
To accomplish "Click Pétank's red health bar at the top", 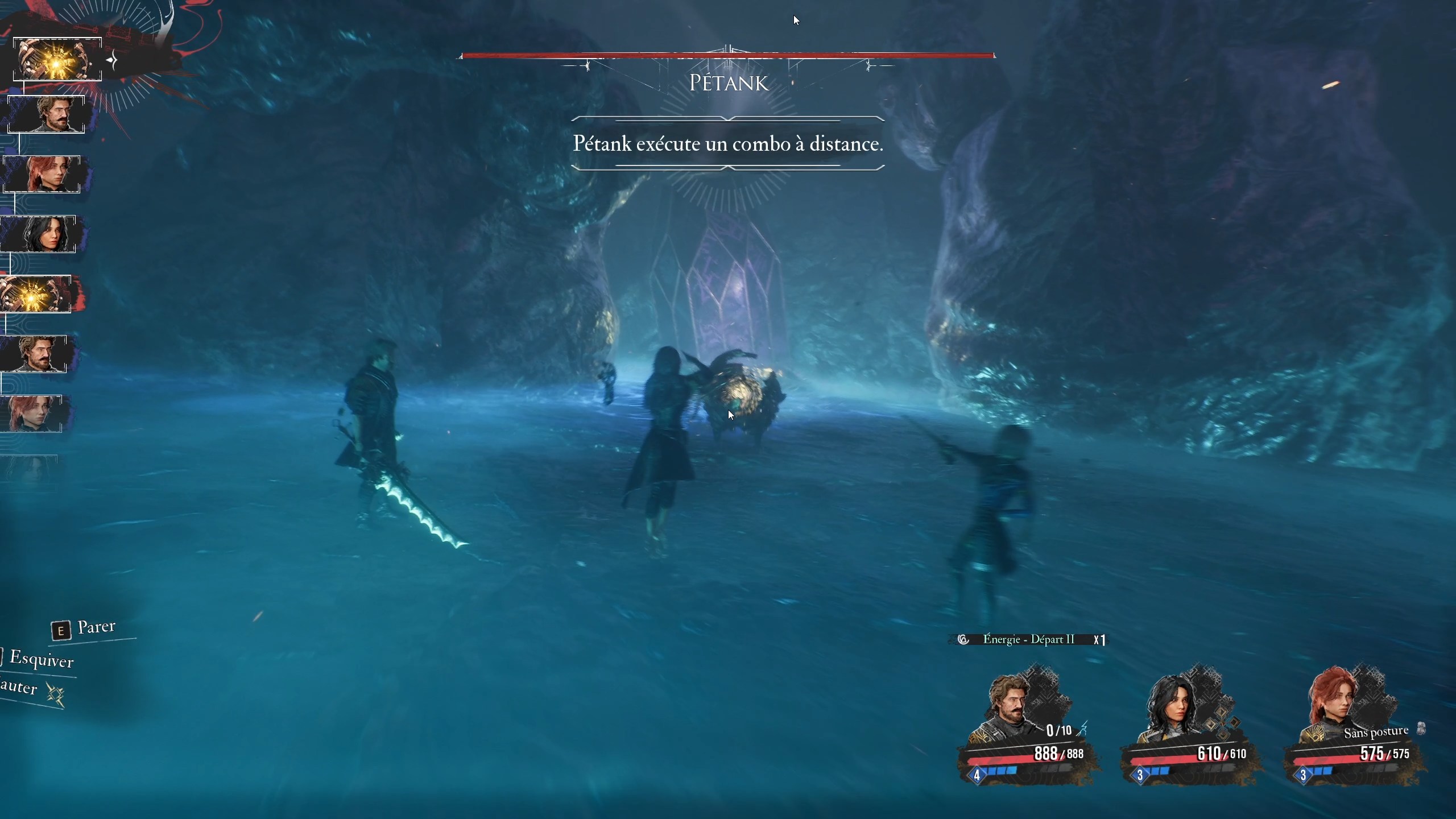I will pos(727,55).
